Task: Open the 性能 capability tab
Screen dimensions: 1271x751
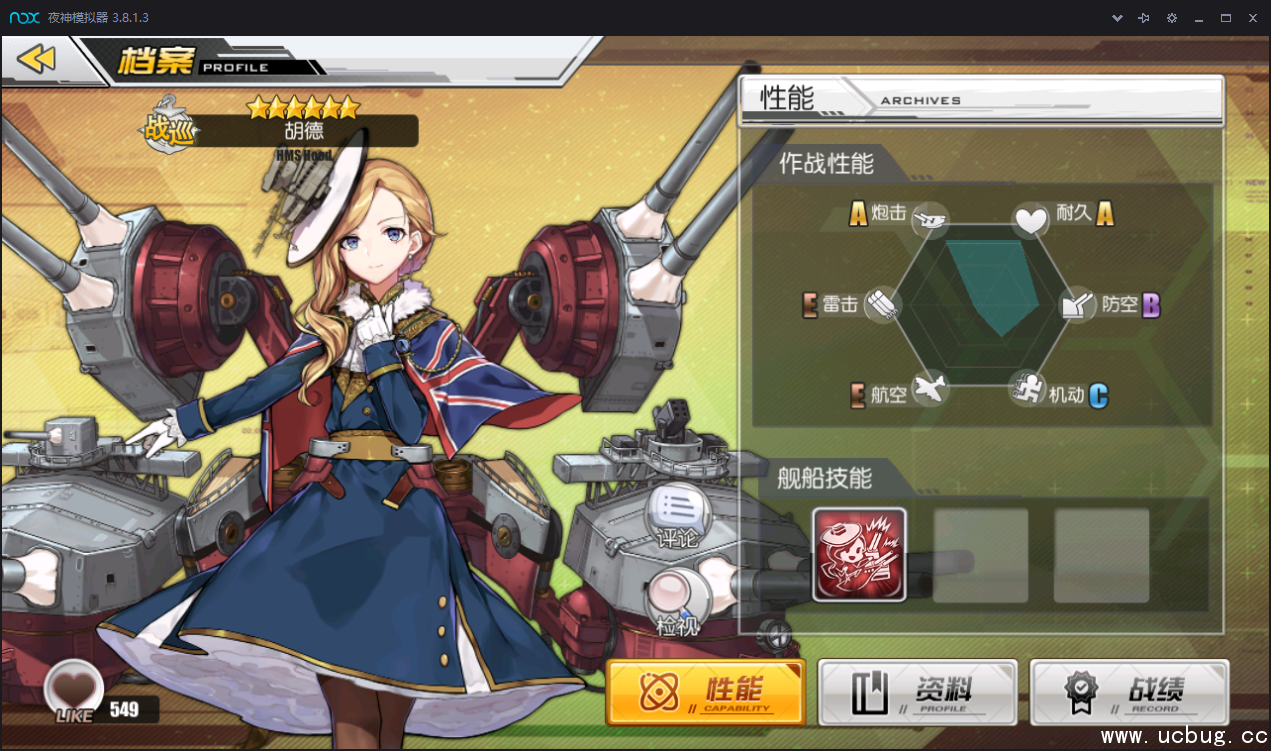Action: click(x=706, y=691)
